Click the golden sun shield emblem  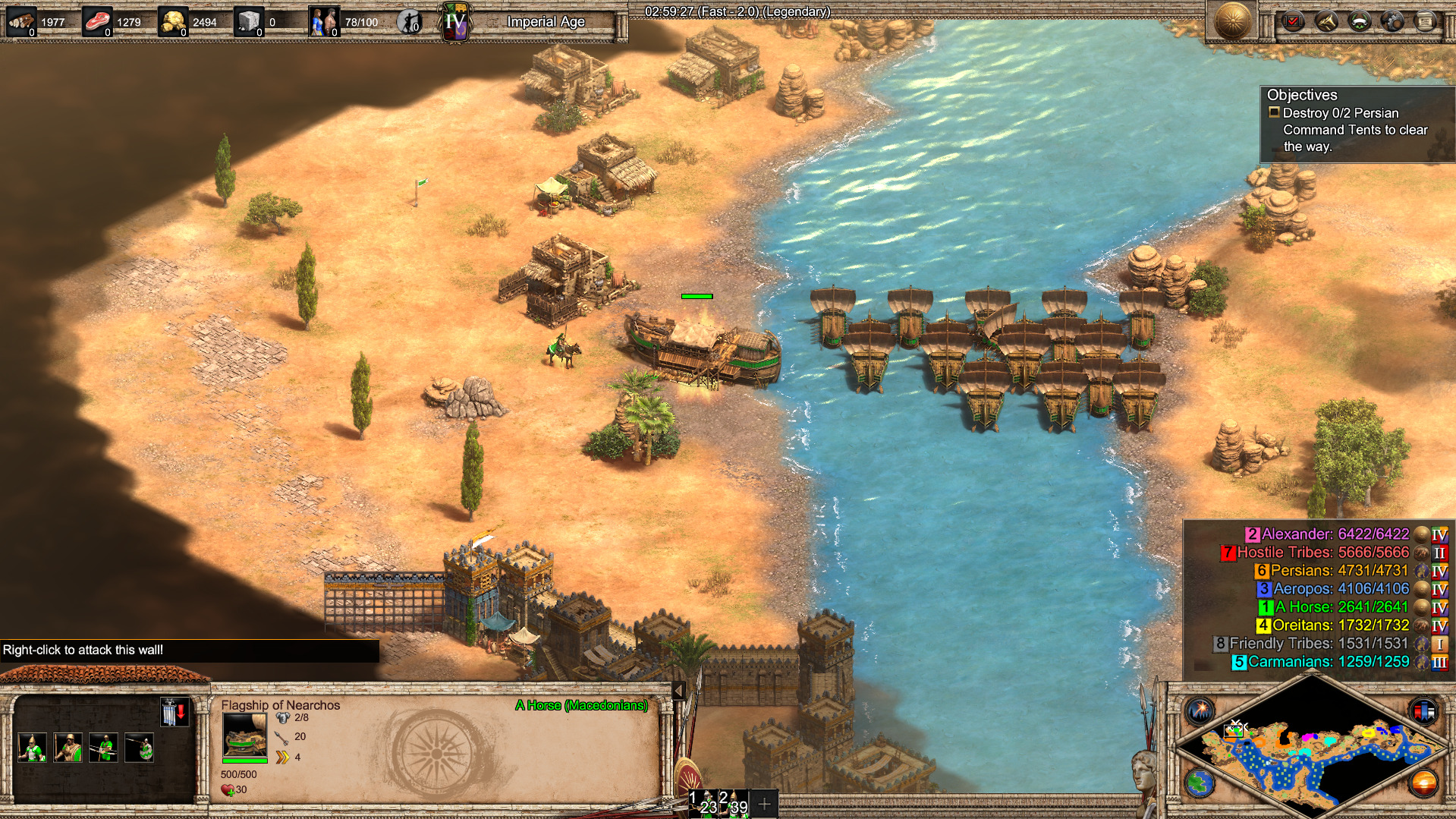(x=1232, y=20)
